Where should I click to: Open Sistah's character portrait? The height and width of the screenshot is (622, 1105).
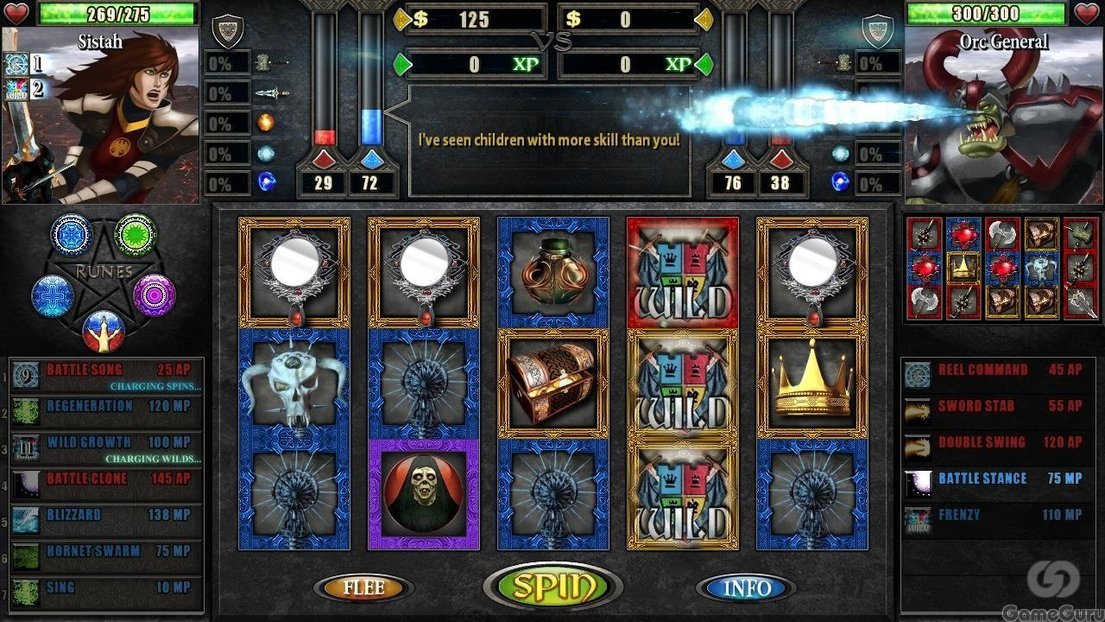coord(100,115)
